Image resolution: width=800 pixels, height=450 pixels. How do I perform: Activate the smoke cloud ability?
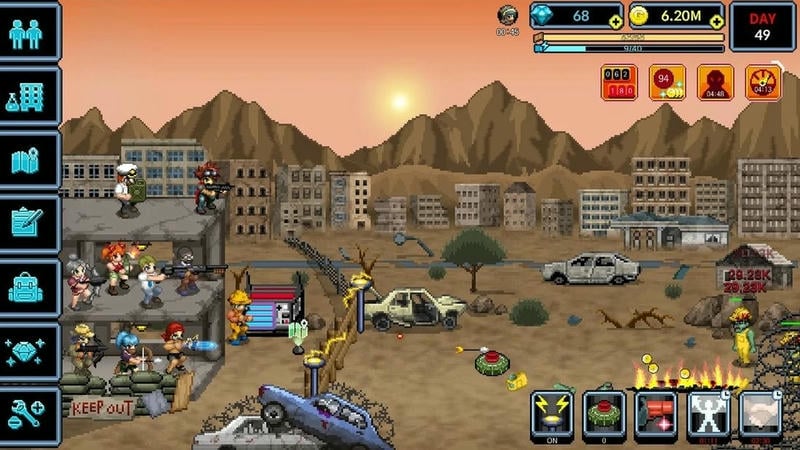coord(761,413)
